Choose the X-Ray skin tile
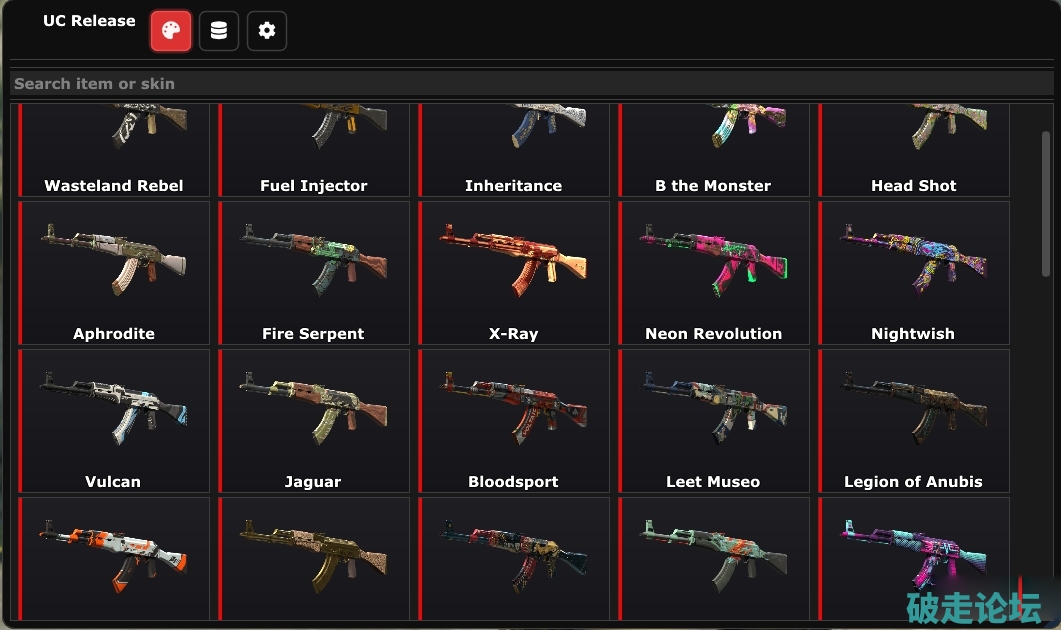Image resolution: width=1061 pixels, height=630 pixels. [514, 273]
